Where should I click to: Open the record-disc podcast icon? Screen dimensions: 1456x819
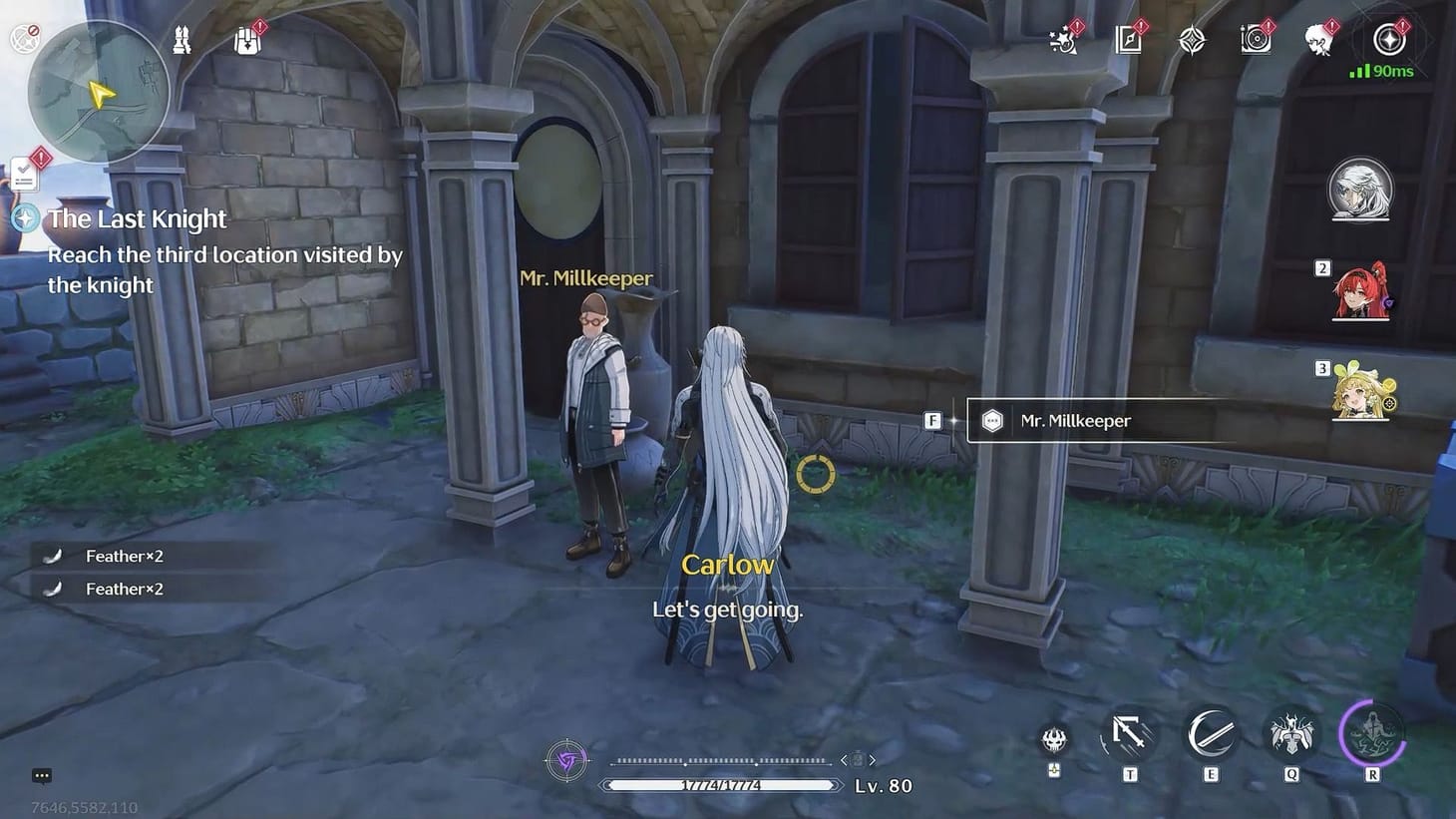pos(1257,38)
